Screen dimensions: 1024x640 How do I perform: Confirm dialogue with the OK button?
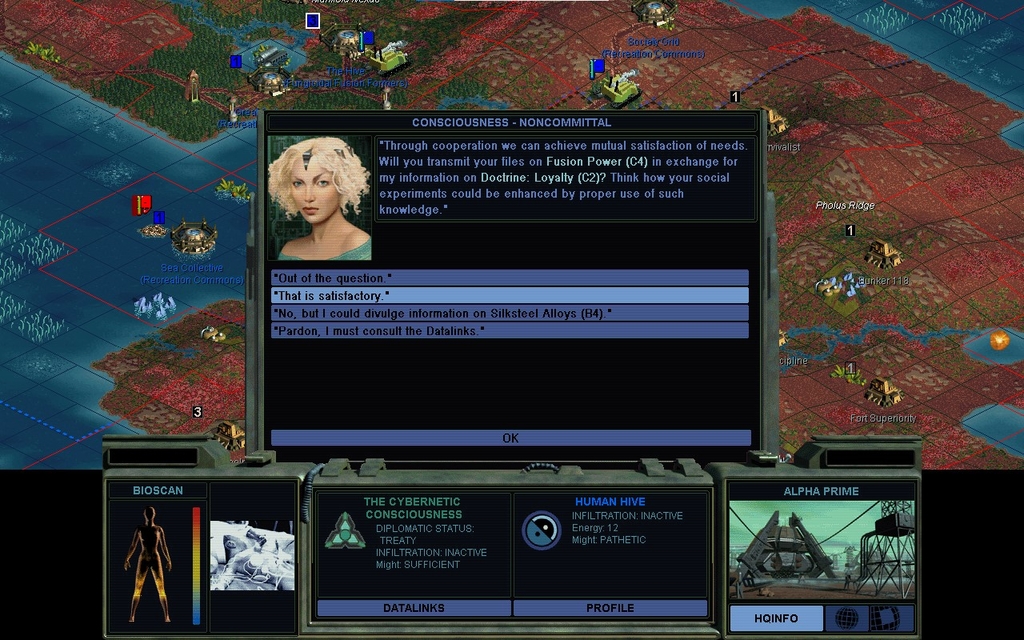click(510, 438)
